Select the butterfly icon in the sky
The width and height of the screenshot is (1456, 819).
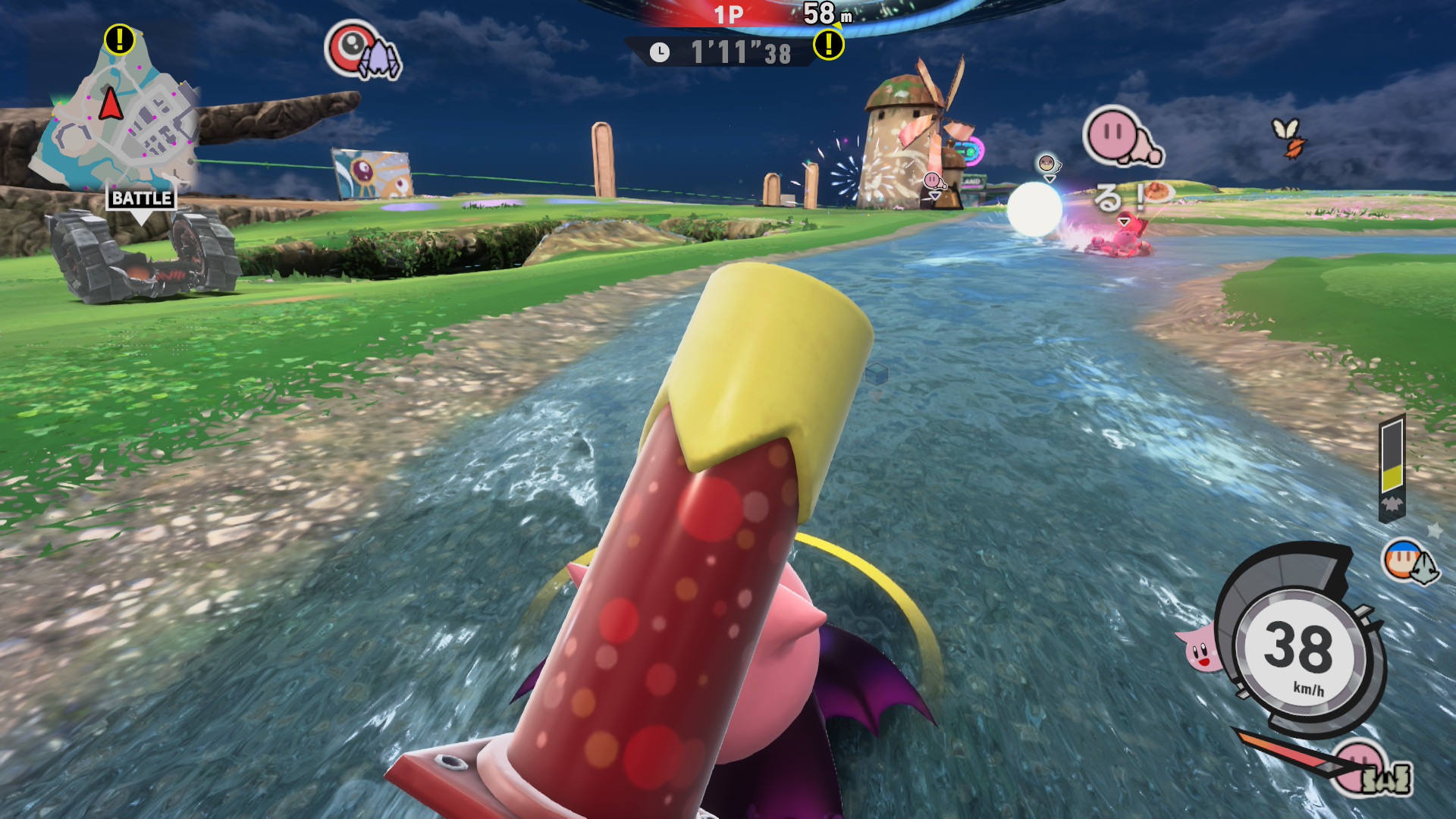pos(1288,137)
